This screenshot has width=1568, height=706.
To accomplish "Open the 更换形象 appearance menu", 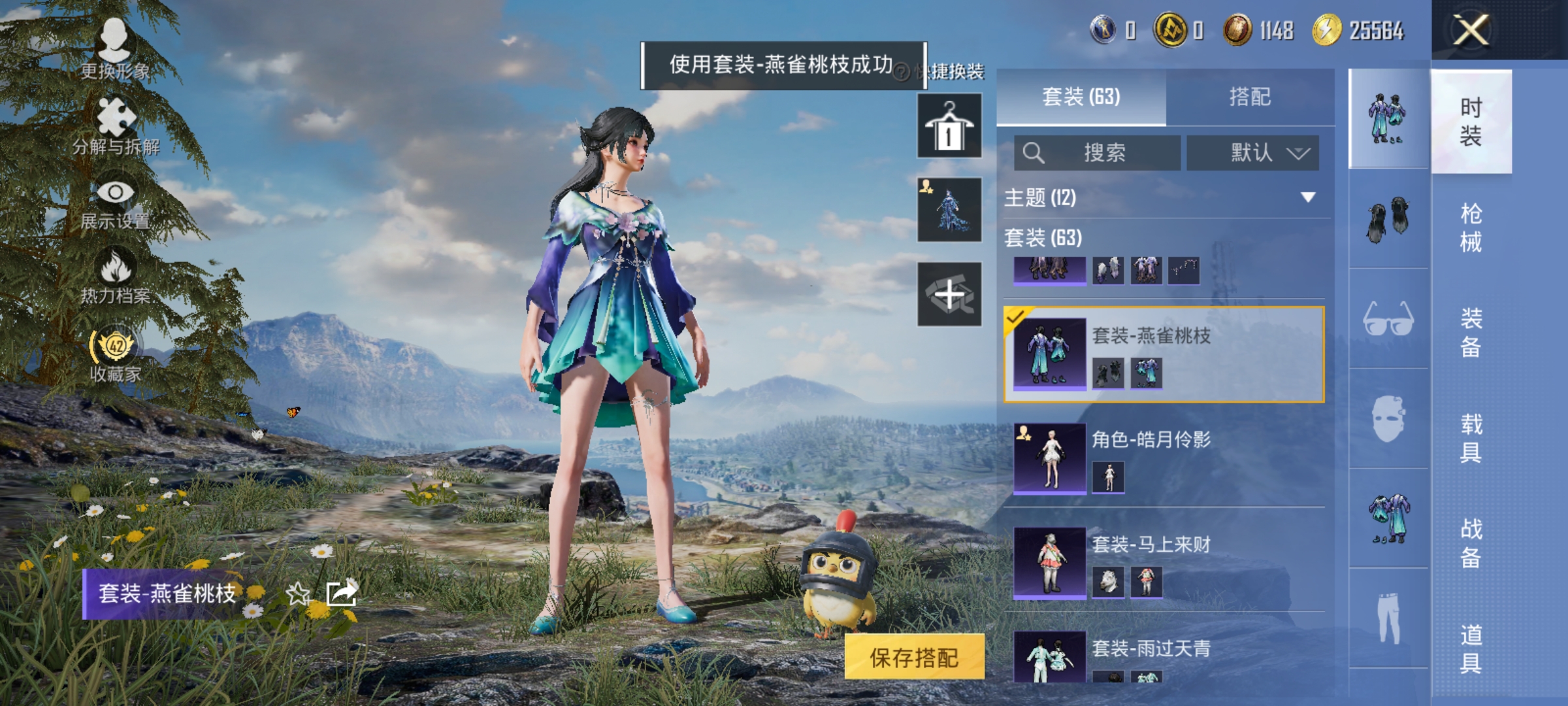I will click(114, 46).
